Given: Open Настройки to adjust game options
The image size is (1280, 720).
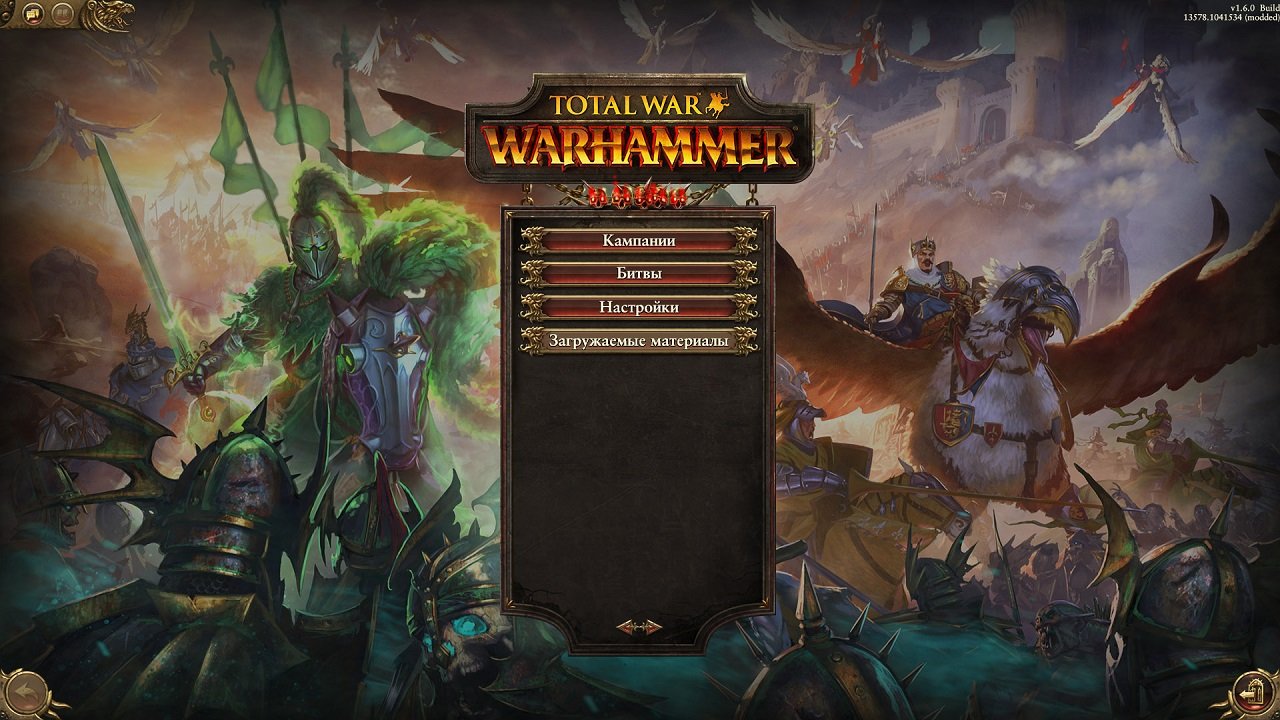Looking at the screenshot, I should (640, 305).
